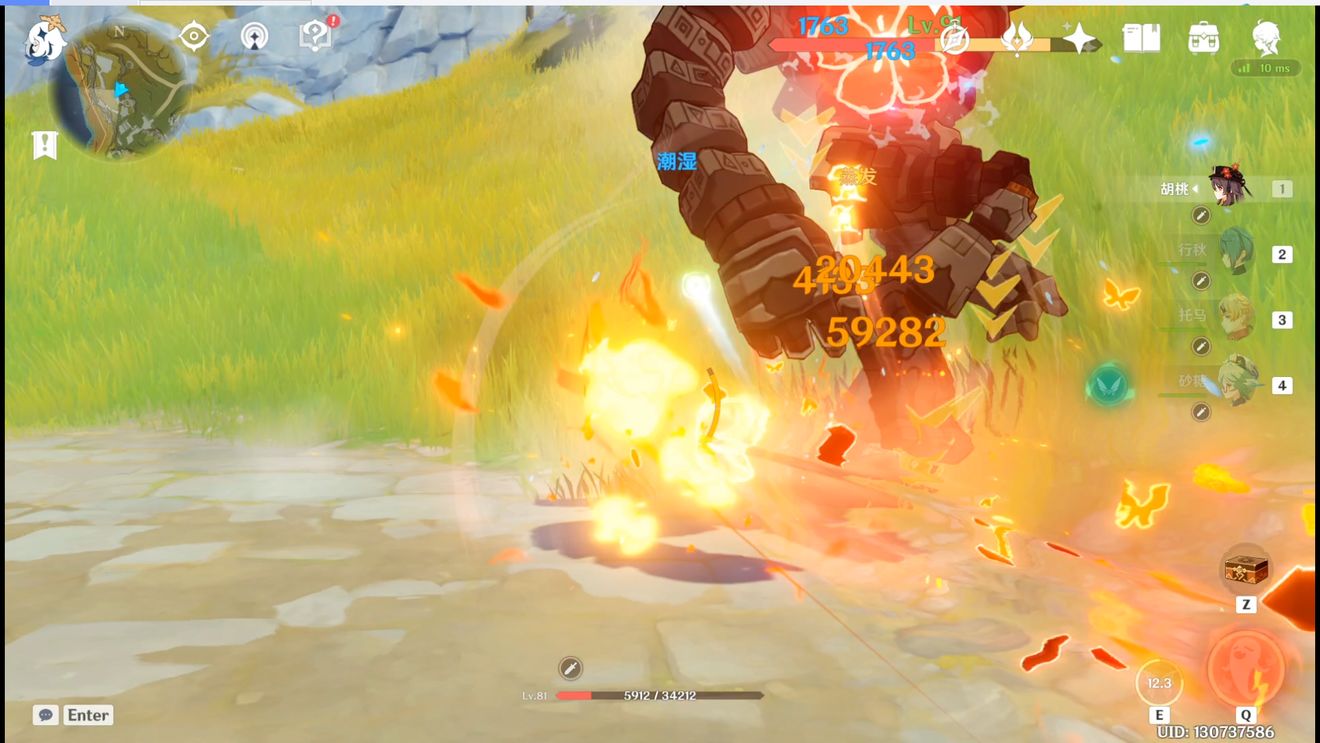This screenshot has height=743, width=1320.
Task: Open the compass events icon
Action: 955,38
